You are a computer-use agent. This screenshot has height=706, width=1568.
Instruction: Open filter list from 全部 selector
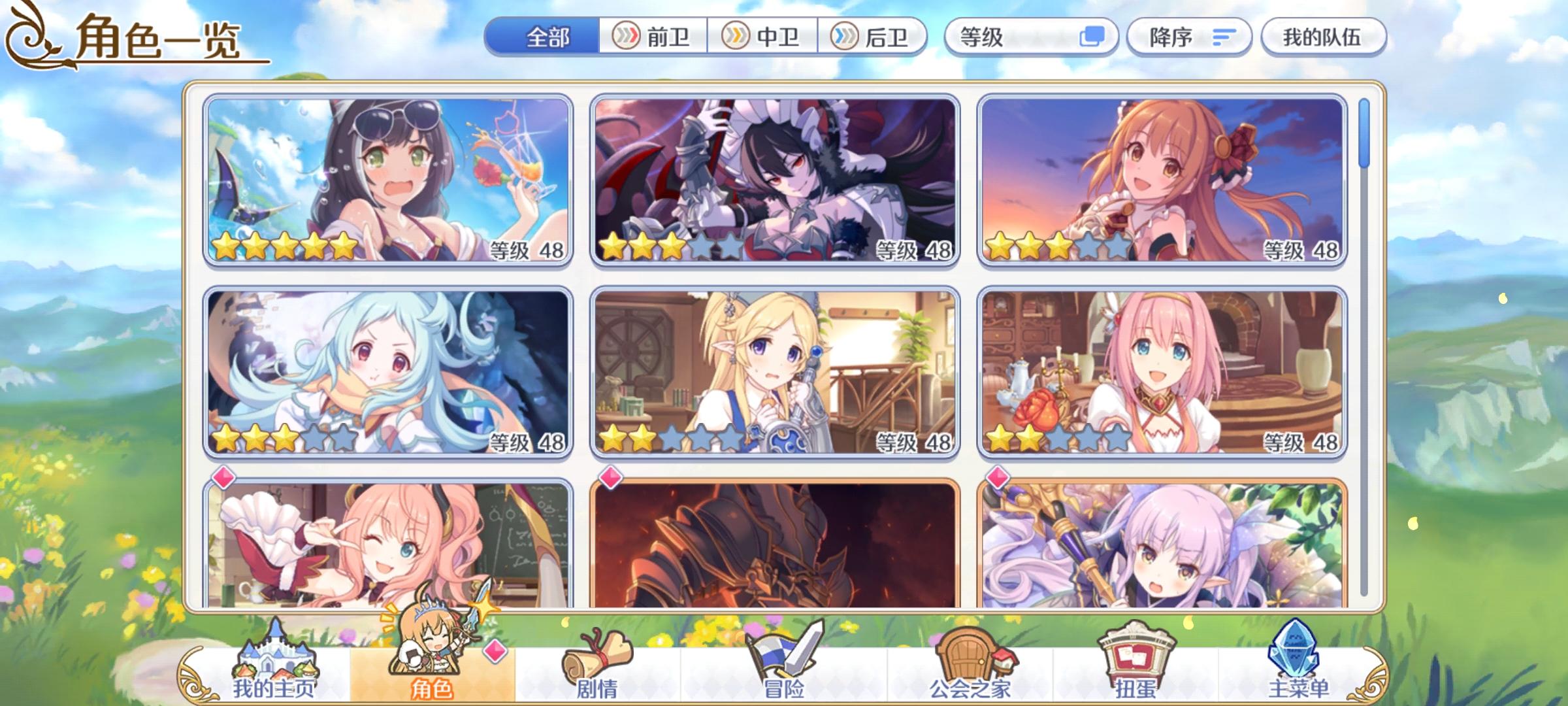[x=547, y=37]
